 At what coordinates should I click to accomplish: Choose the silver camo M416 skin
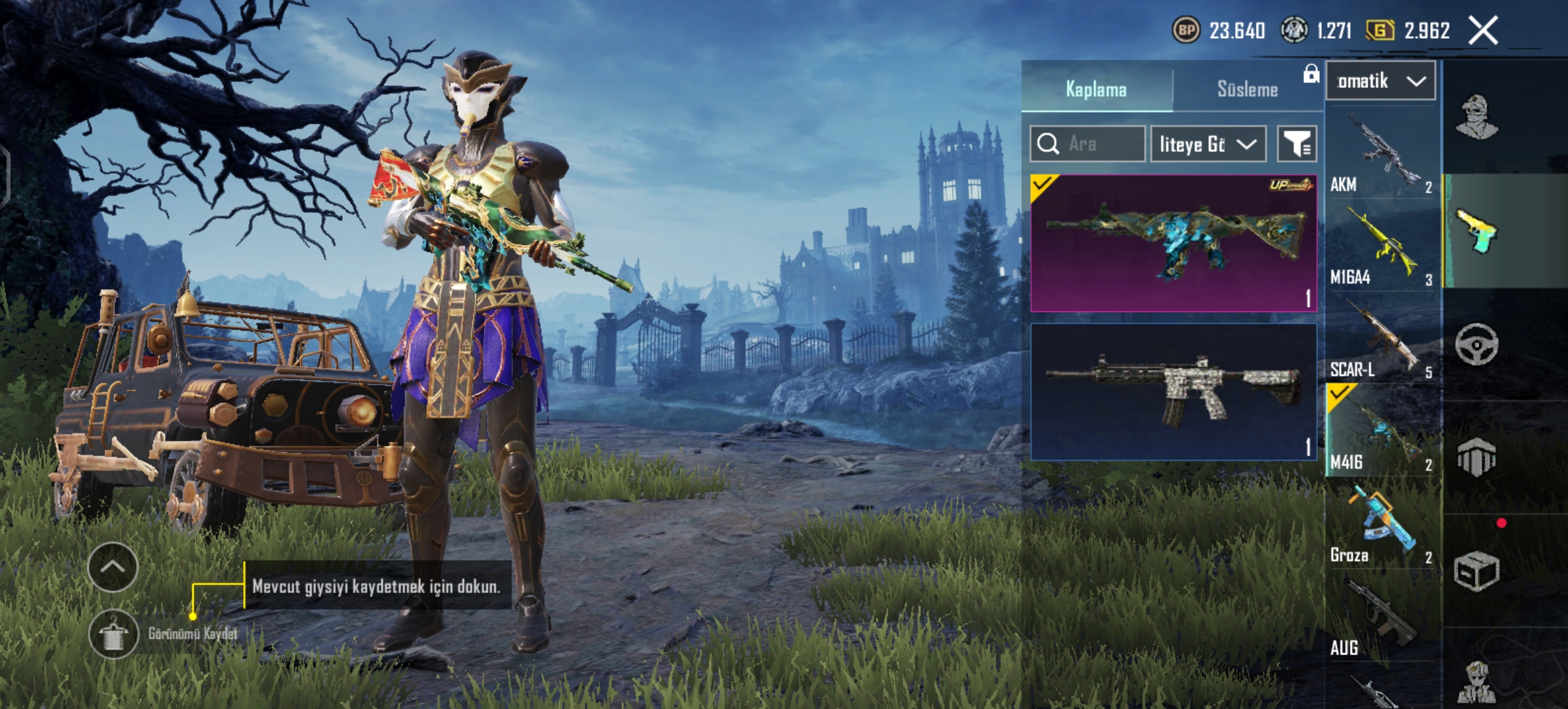[1173, 391]
